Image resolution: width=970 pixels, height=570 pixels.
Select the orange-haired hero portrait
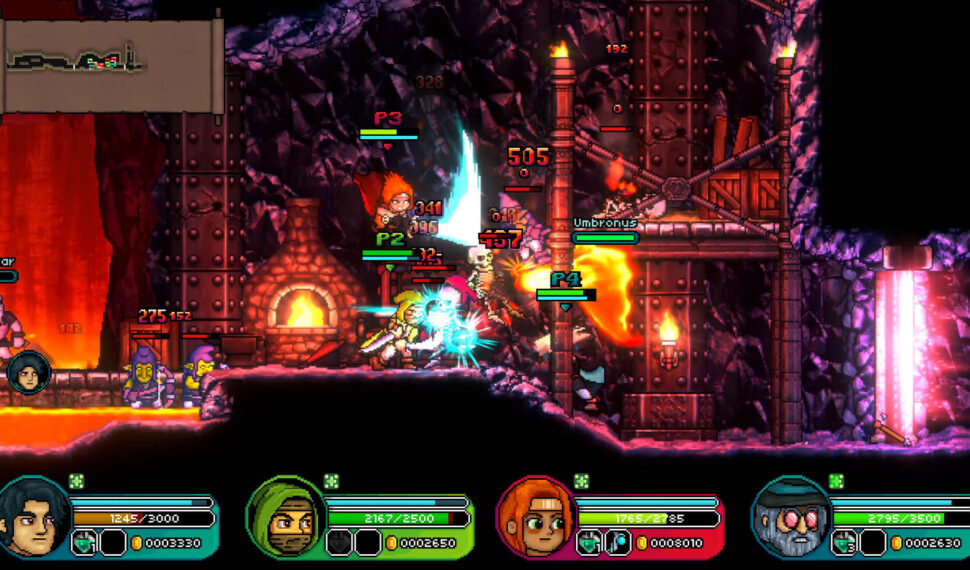(x=536, y=516)
